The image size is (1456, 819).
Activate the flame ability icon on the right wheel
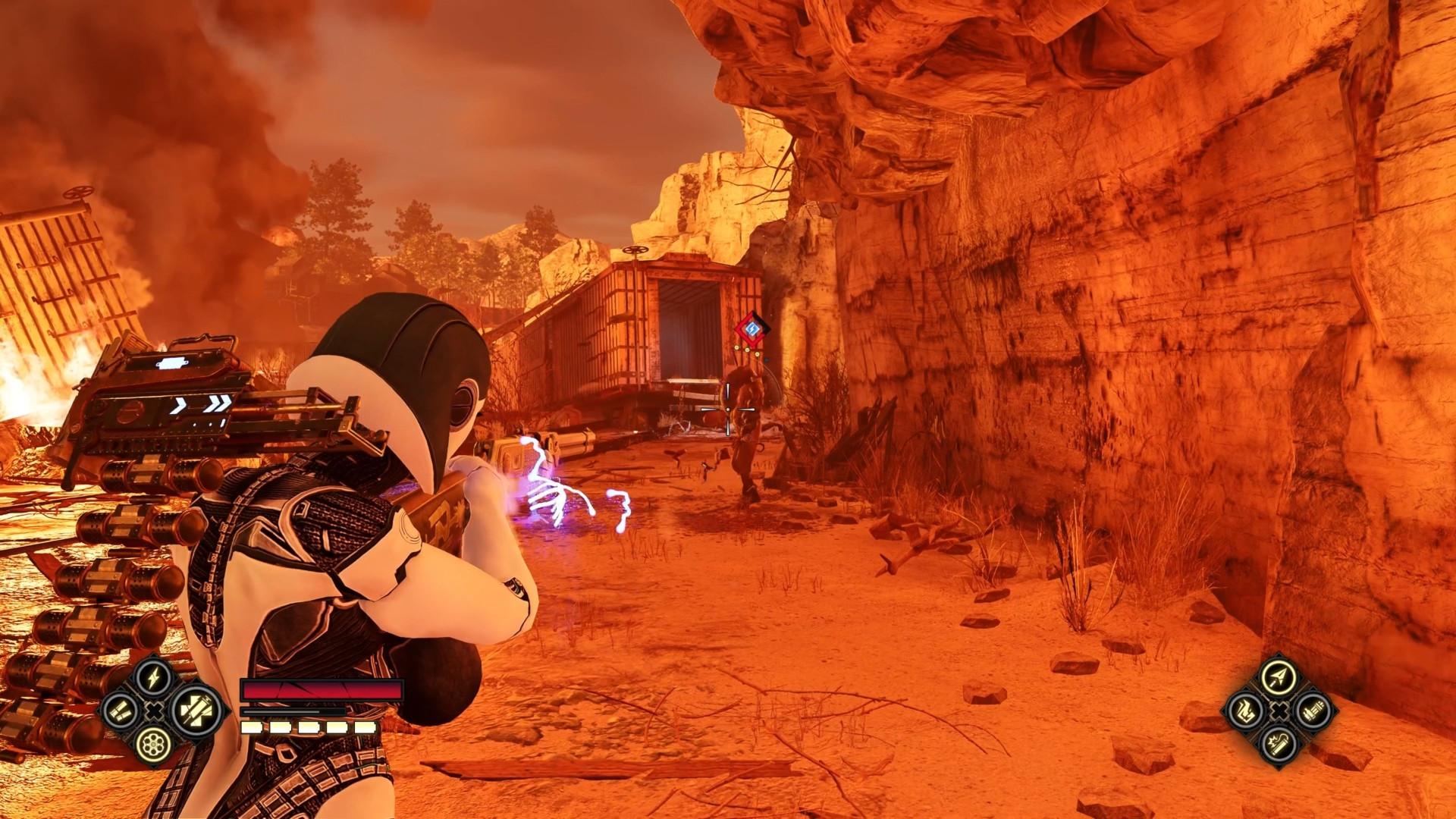click(x=1246, y=711)
